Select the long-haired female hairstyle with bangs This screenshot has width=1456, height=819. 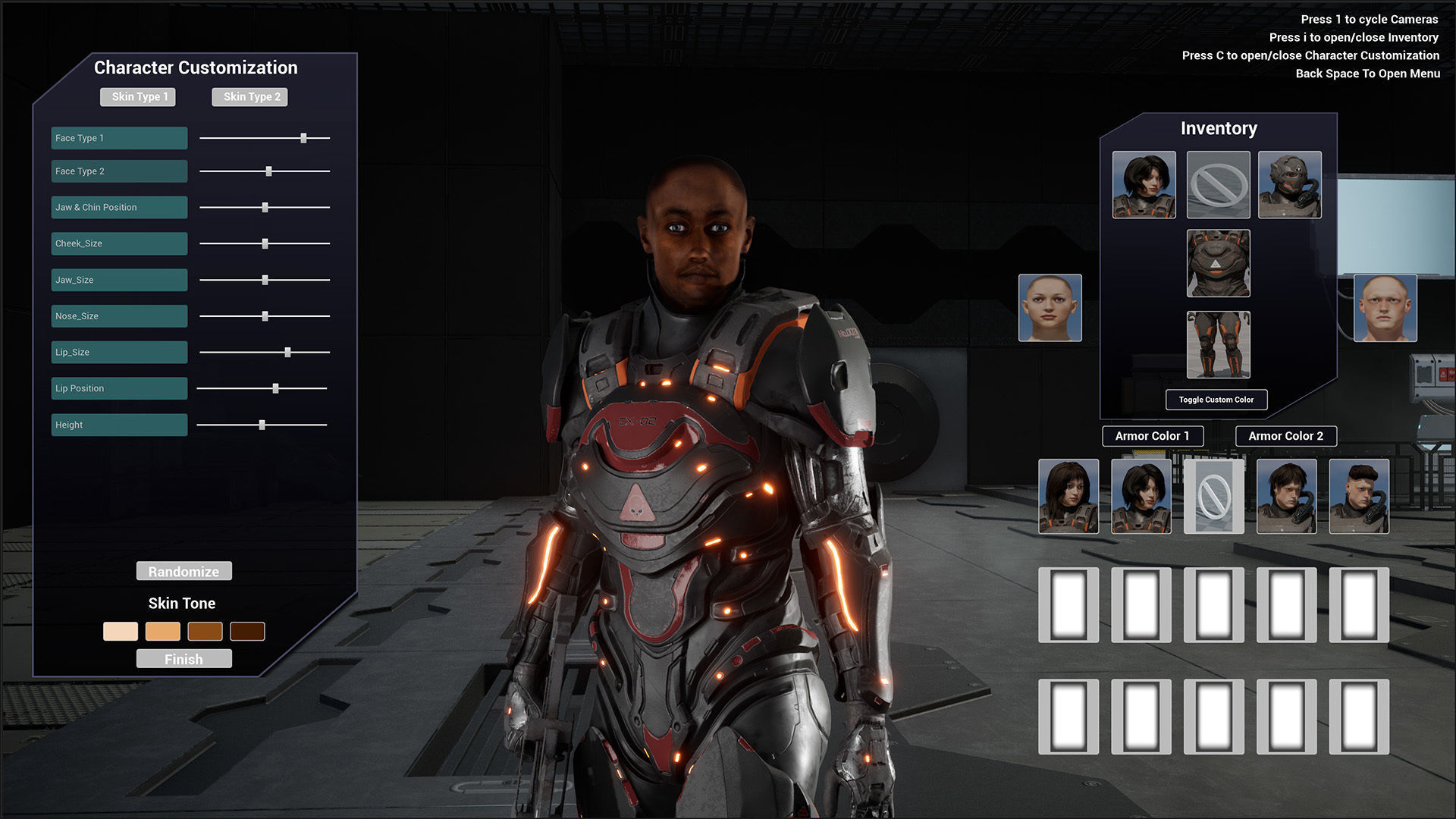tap(1068, 496)
